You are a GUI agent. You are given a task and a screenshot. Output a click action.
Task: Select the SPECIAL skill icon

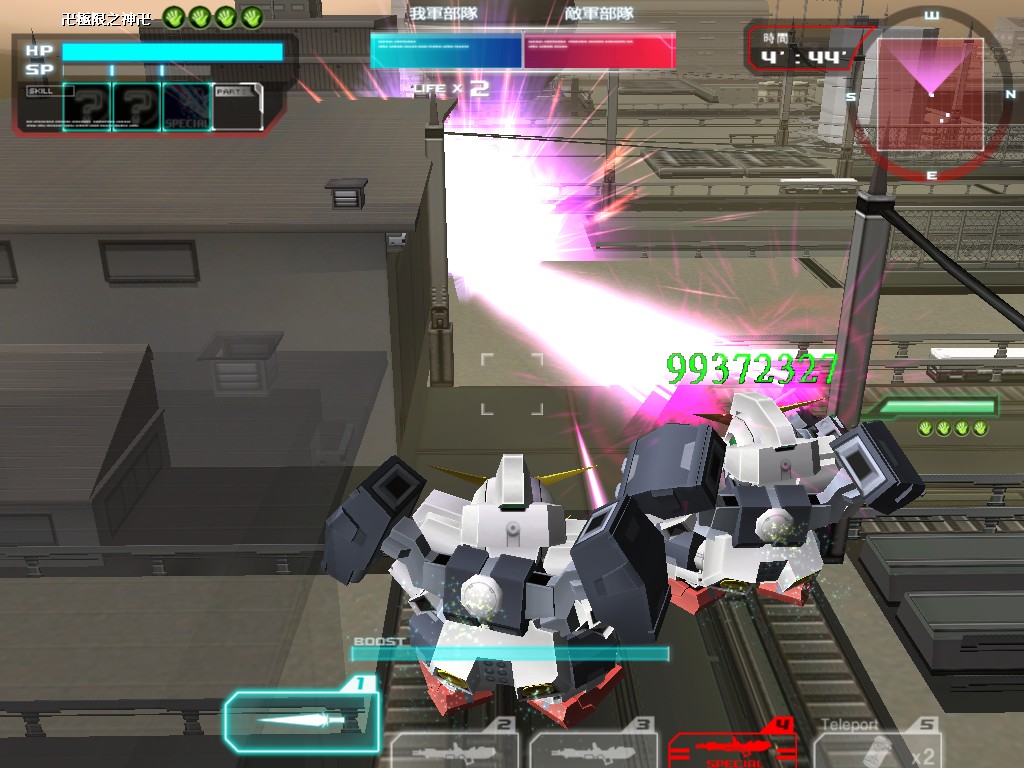(187, 107)
